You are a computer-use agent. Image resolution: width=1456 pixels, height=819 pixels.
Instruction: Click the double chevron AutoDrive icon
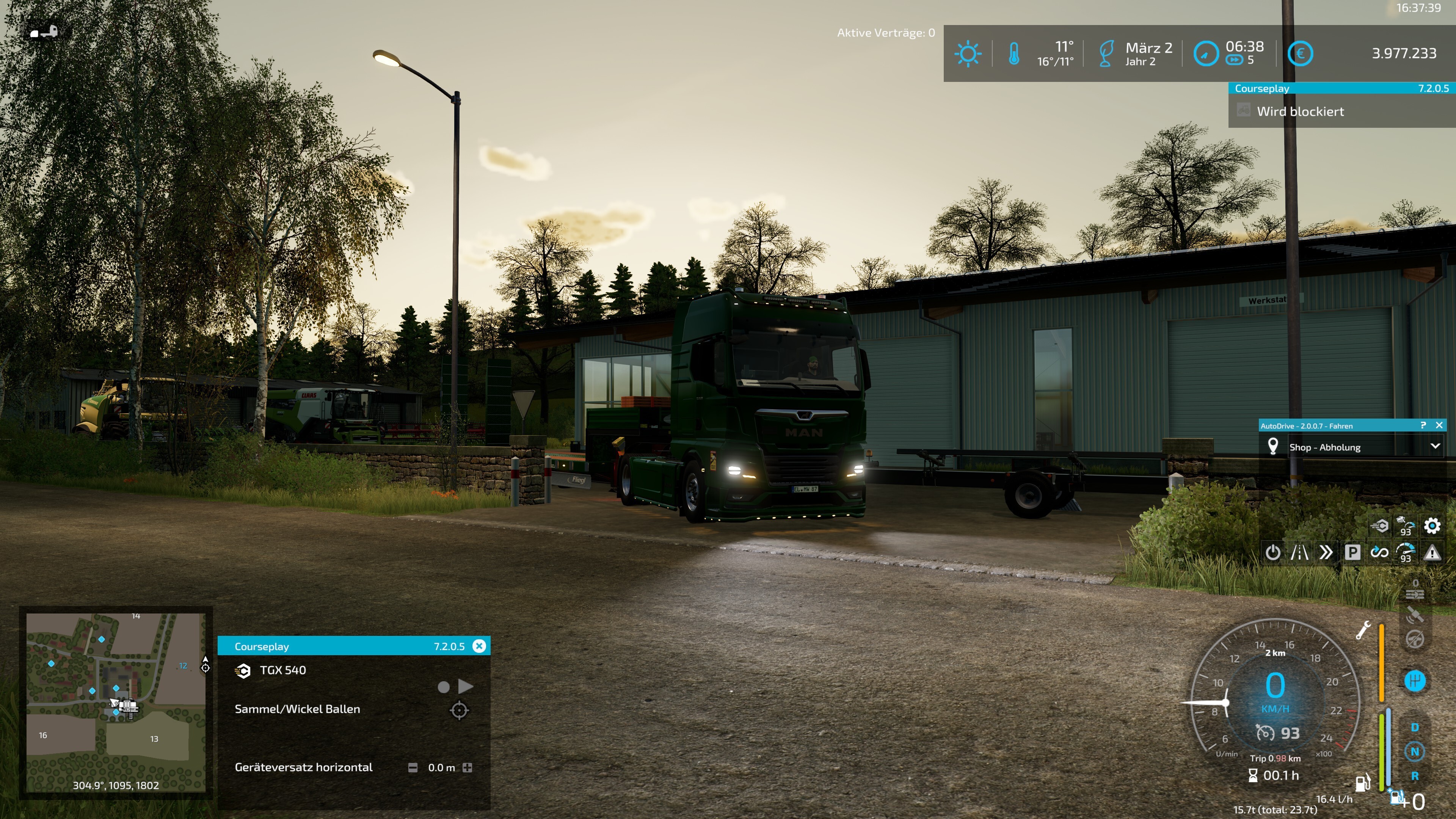tap(1326, 552)
